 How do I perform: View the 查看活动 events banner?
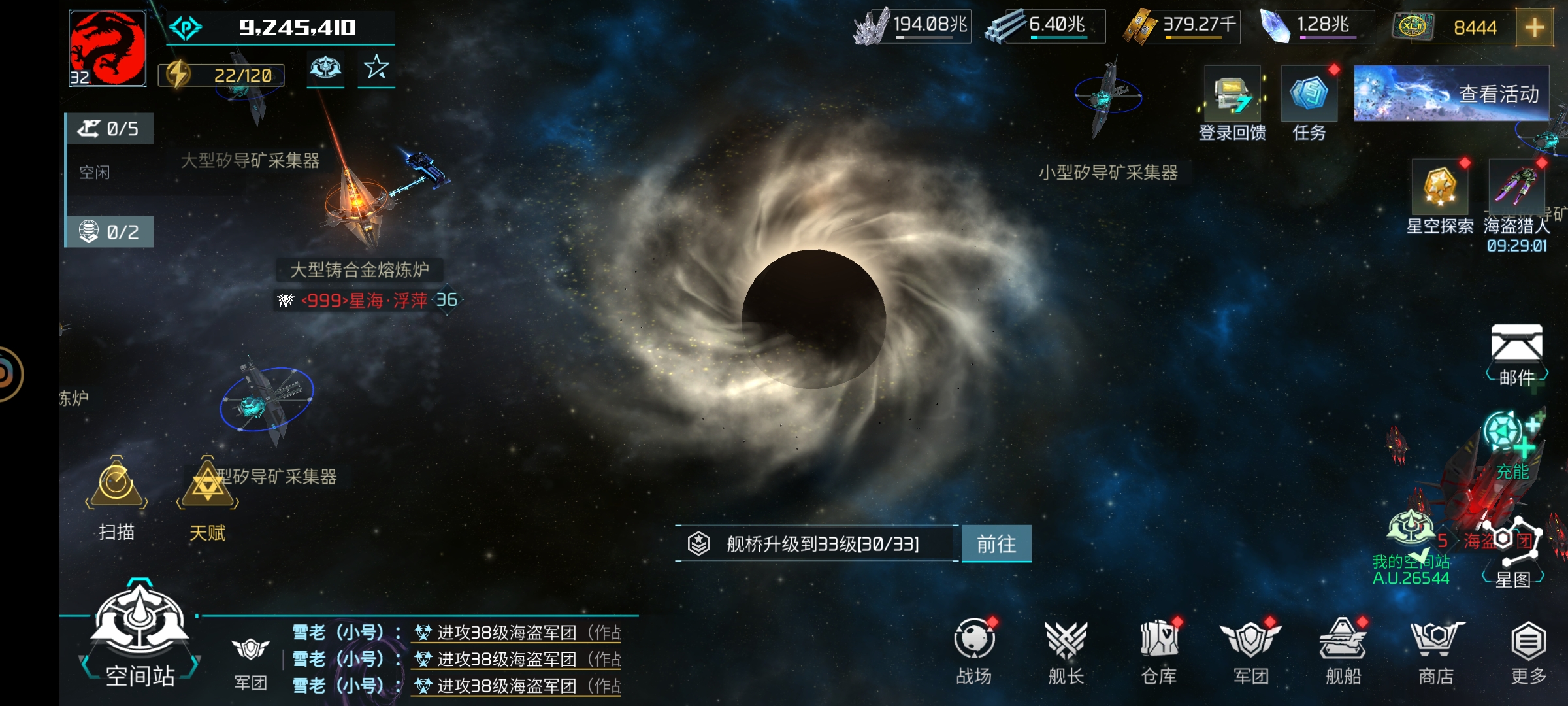[x=1451, y=93]
